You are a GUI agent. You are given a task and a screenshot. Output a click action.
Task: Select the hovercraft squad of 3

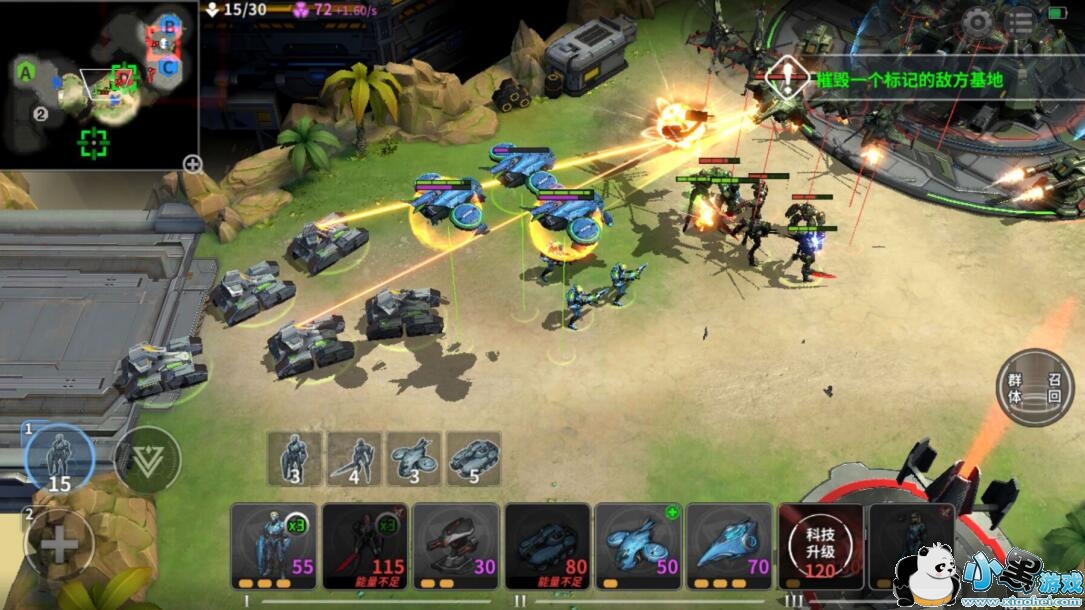(x=414, y=459)
